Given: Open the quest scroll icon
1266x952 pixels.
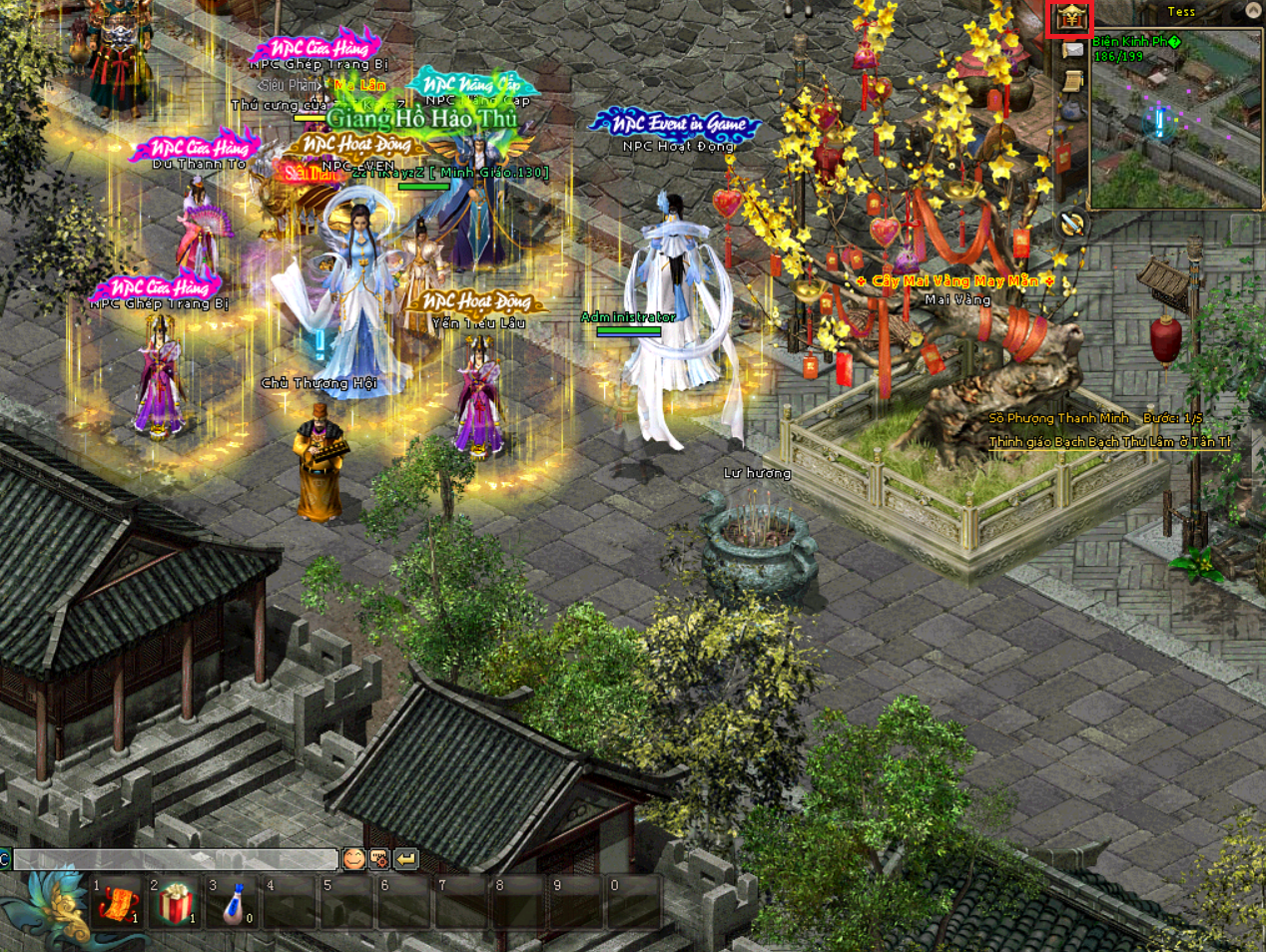Looking at the screenshot, I should pyautogui.click(x=1071, y=81).
